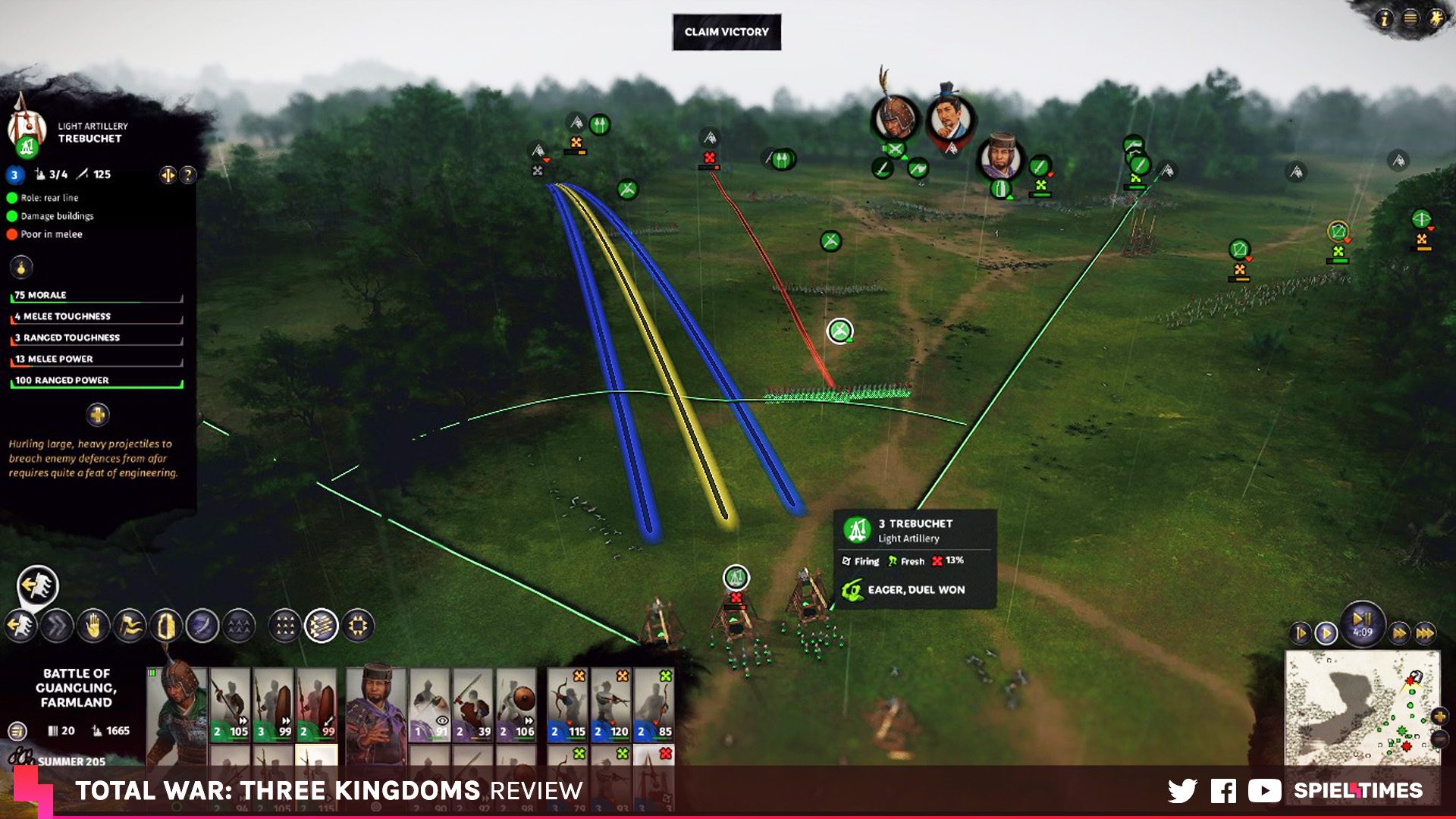The image size is (1456, 819).
Task: Activate the double-chevron run toggle
Action: pyautogui.click(x=57, y=626)
